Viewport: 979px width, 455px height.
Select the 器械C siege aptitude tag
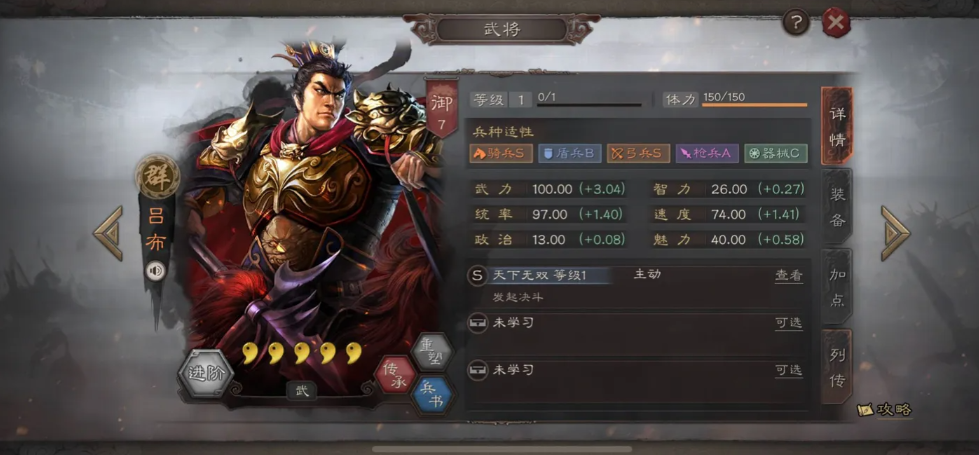point(775,153)
